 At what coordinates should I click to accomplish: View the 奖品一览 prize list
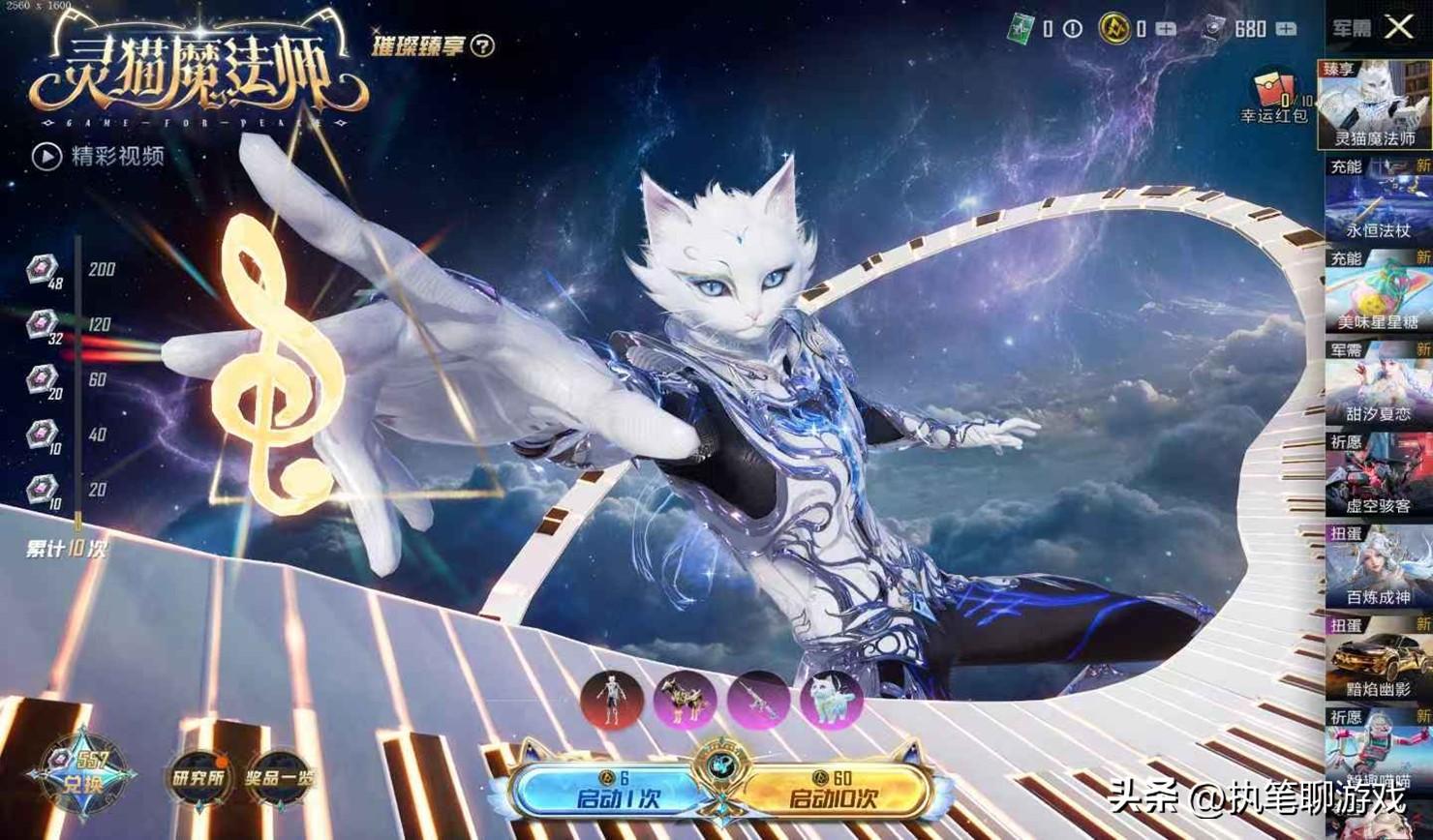[280, 777]
